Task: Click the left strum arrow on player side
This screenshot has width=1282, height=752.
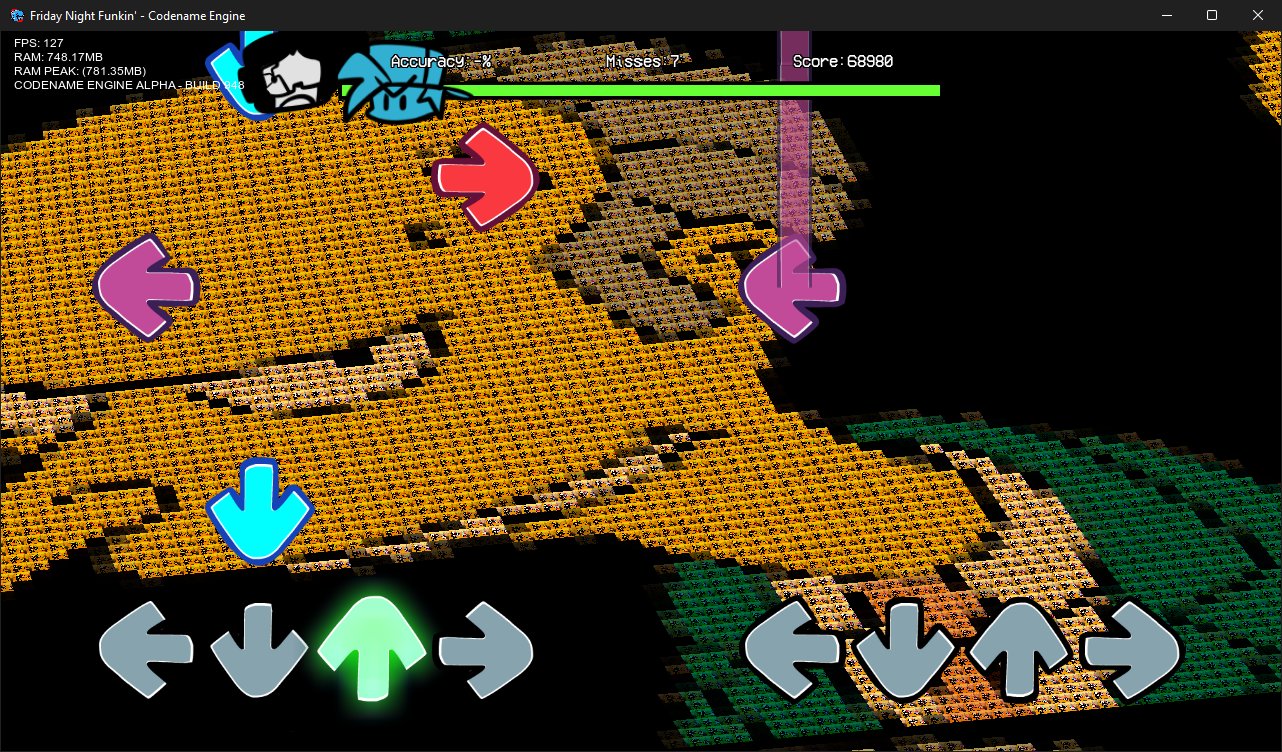Action: [146, 648]
